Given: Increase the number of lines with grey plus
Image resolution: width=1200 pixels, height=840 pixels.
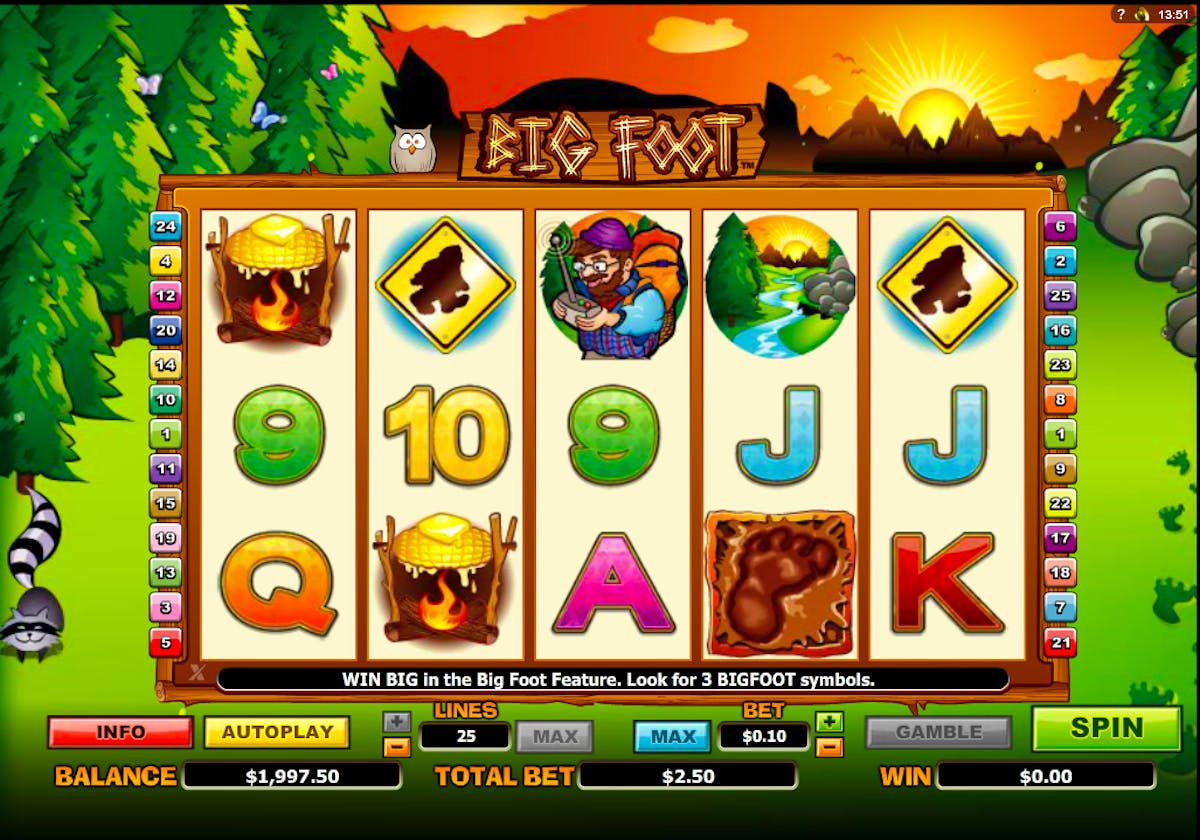Looking at the screenshot, I should click(x=396, y=722).
